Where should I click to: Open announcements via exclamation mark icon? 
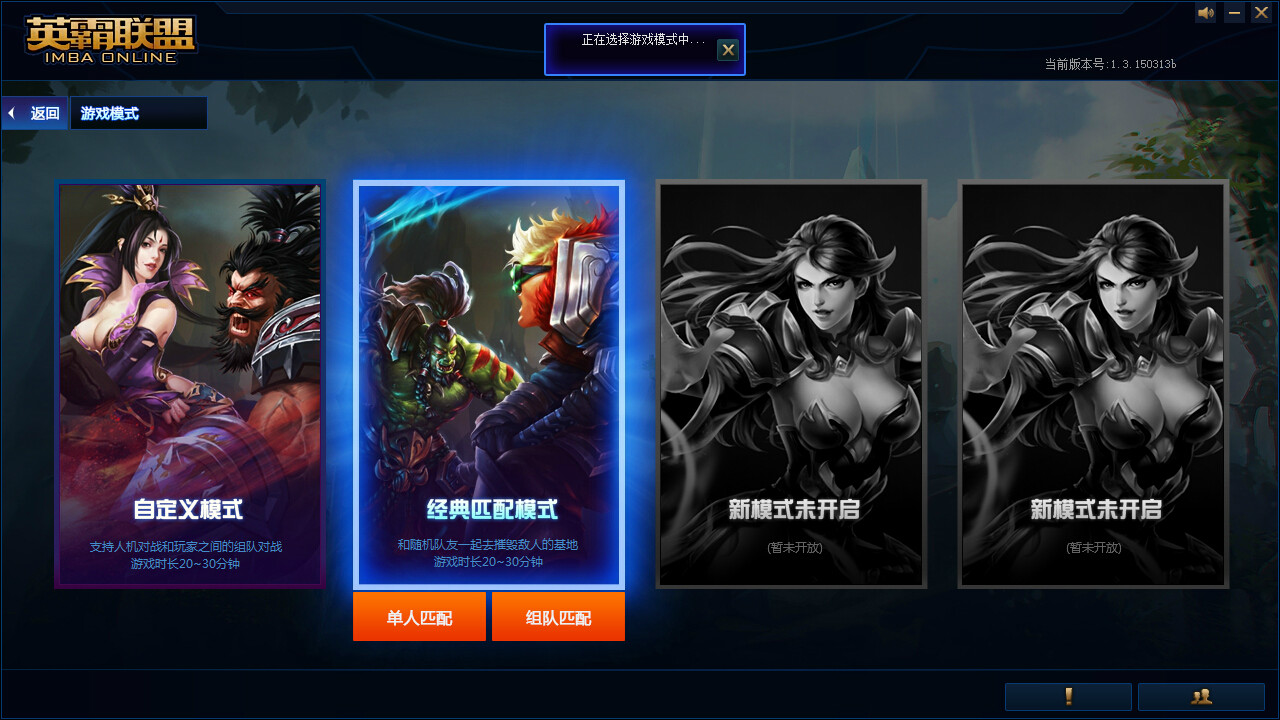[1067, 696]
